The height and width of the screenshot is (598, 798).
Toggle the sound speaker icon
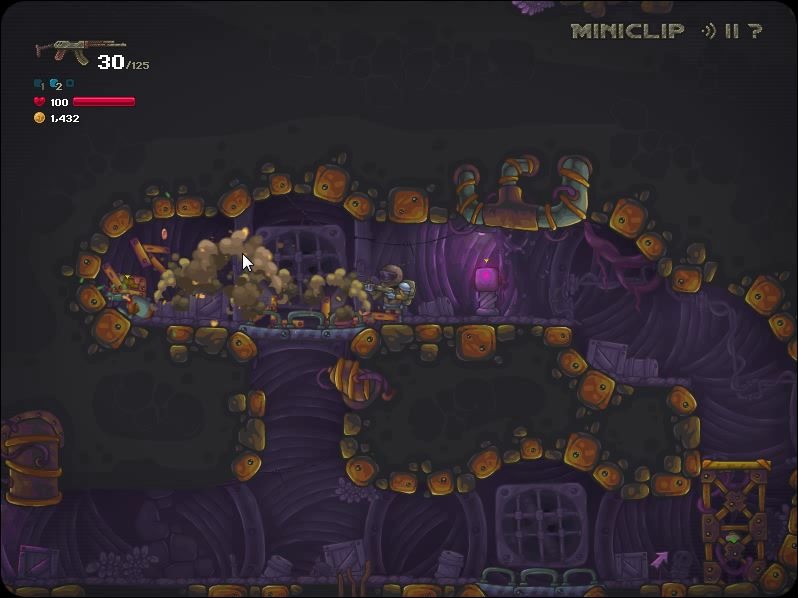pos(708,31)
